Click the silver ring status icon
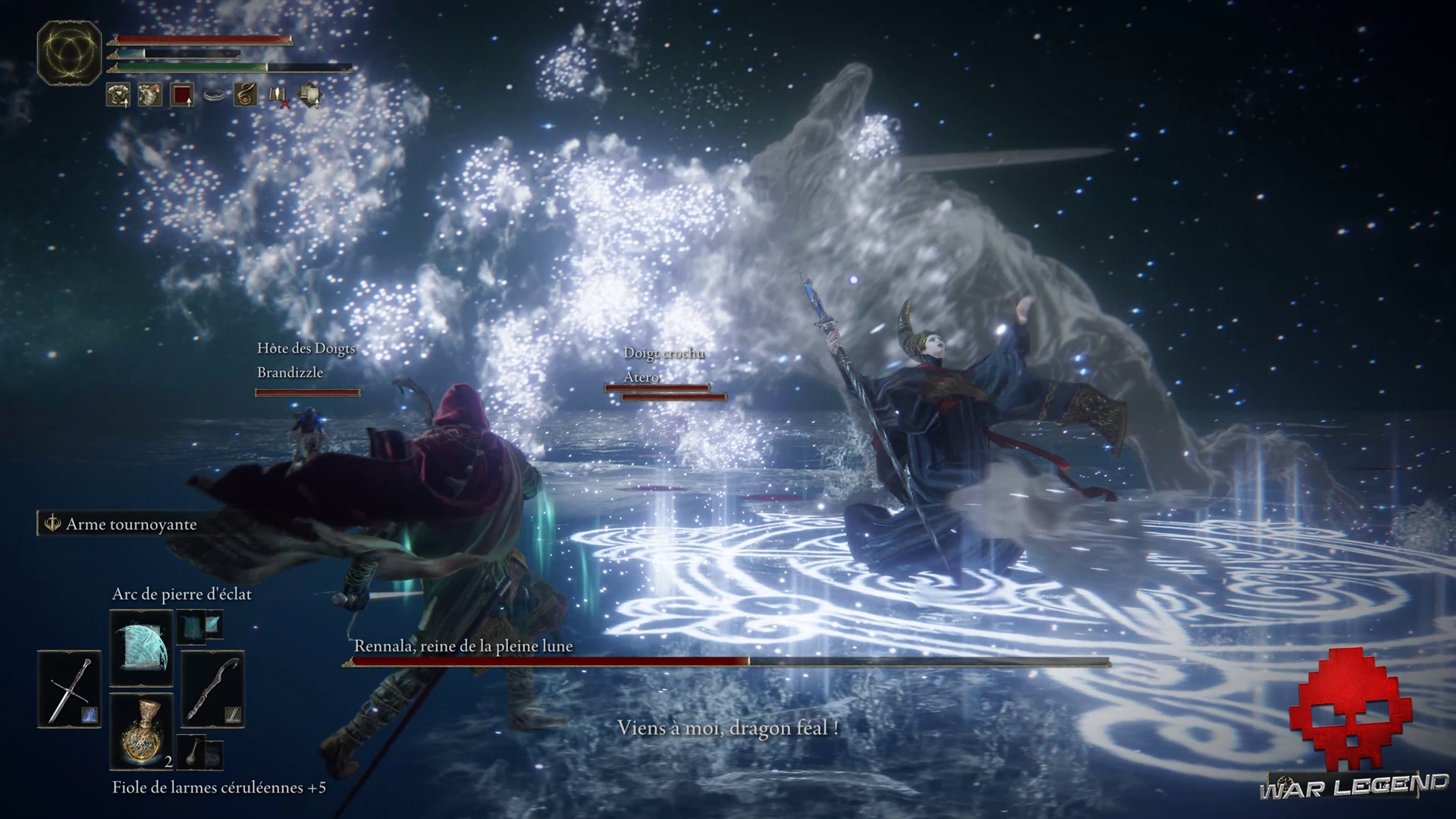Image resolution: width=1456 pixels, height=819 pixels. 214,95
